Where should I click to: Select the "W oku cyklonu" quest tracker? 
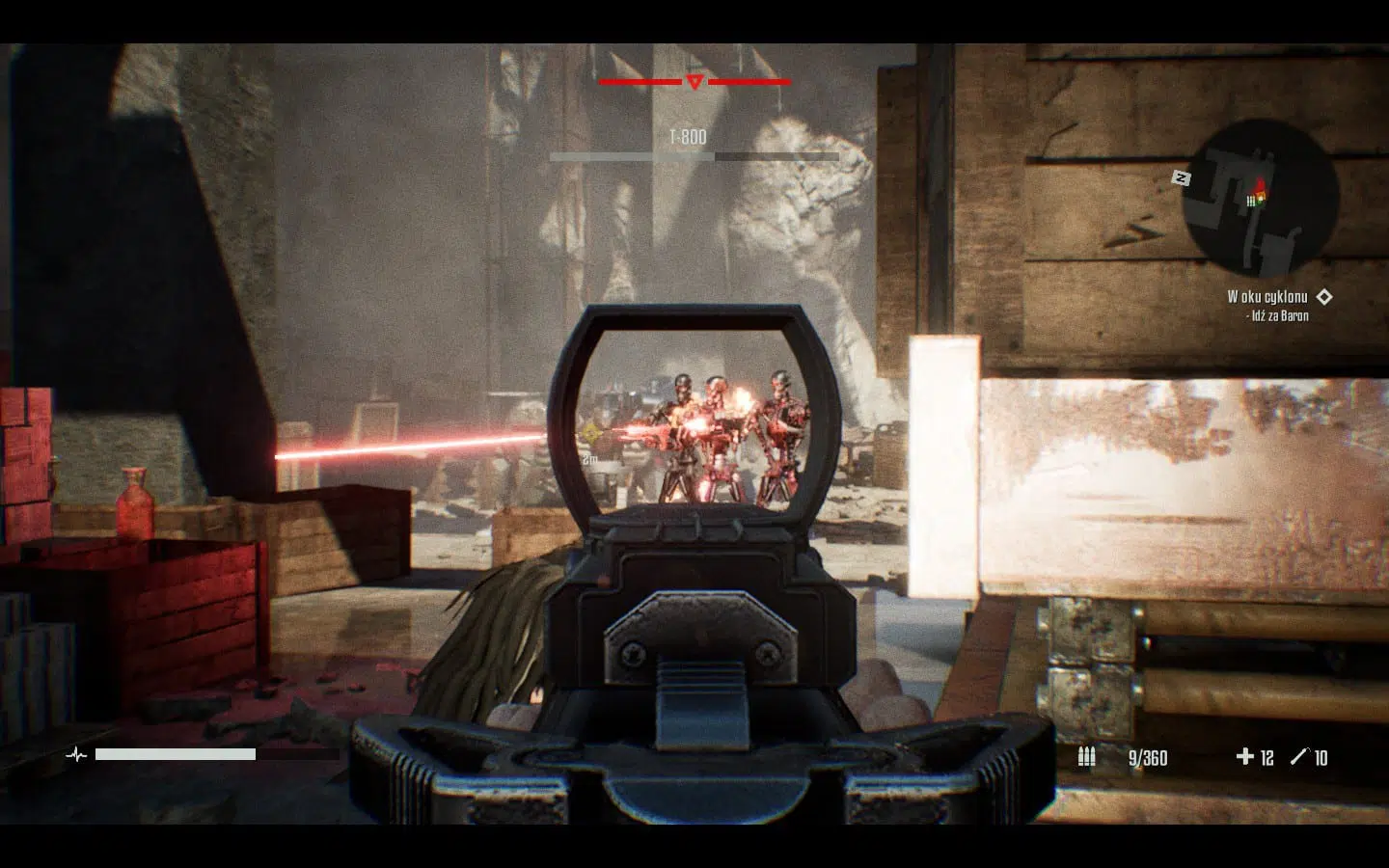[x=1266, y=297]
